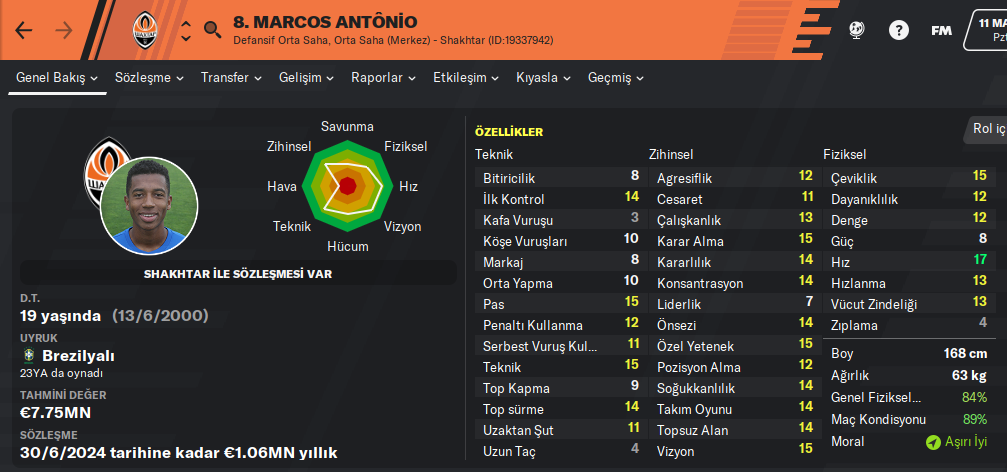Go back with the left arrow
The height and width of the screenshot is (472, 1007).
pyautogui.click(x=24, y=30)
